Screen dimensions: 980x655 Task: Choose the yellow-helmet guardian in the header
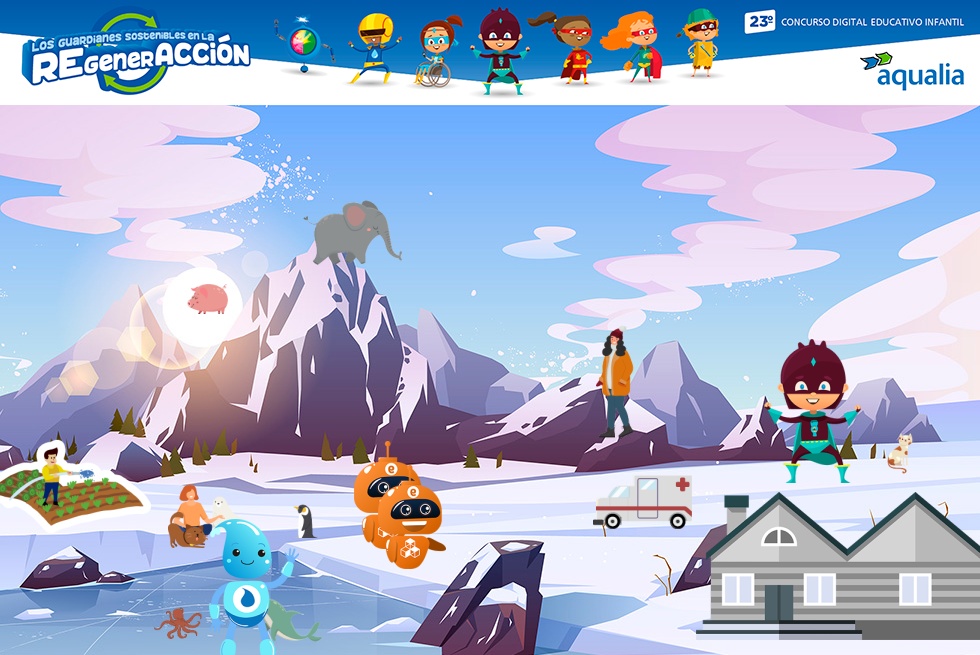(374, 48)
